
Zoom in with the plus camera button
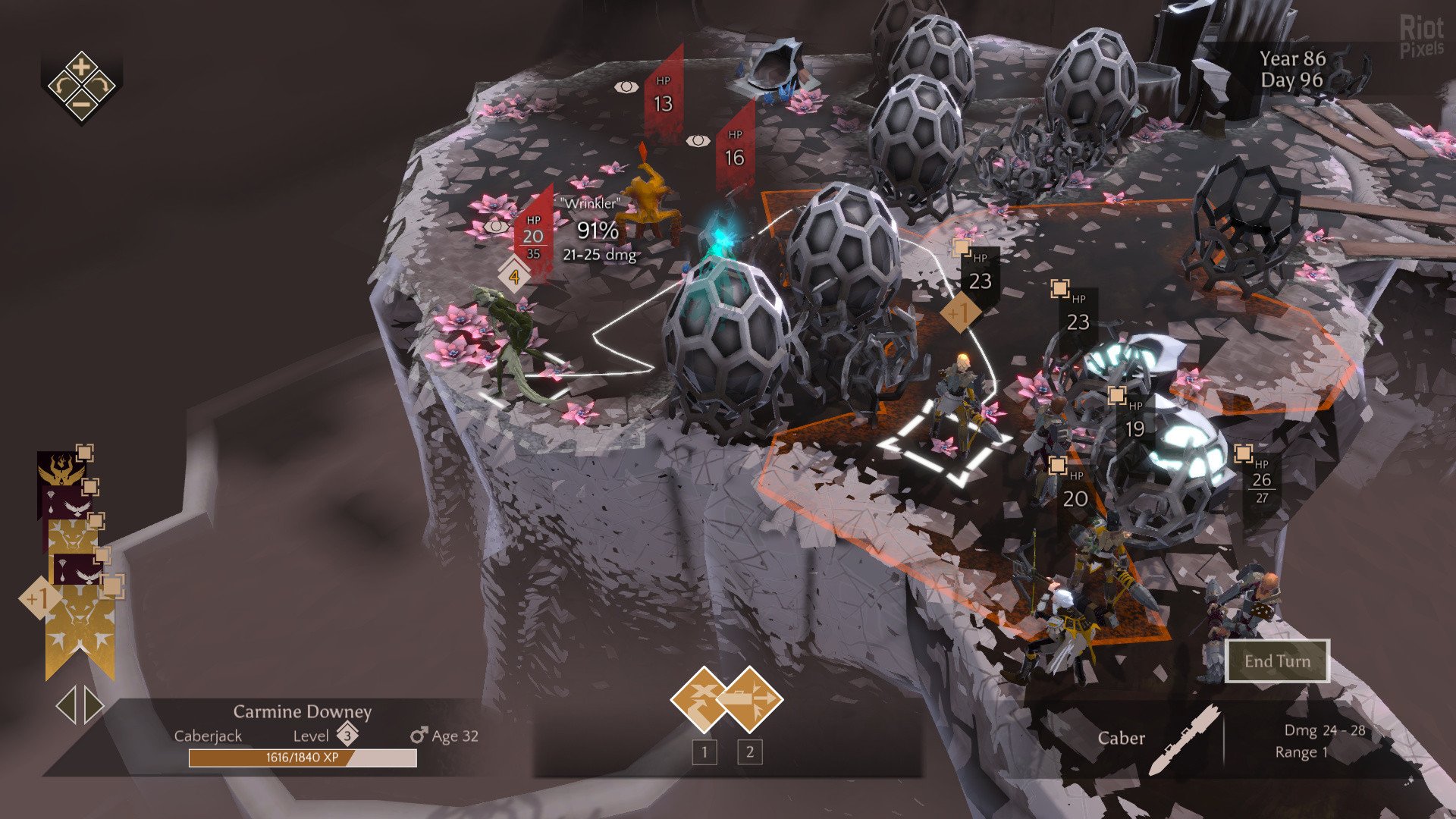pos(81,66)
